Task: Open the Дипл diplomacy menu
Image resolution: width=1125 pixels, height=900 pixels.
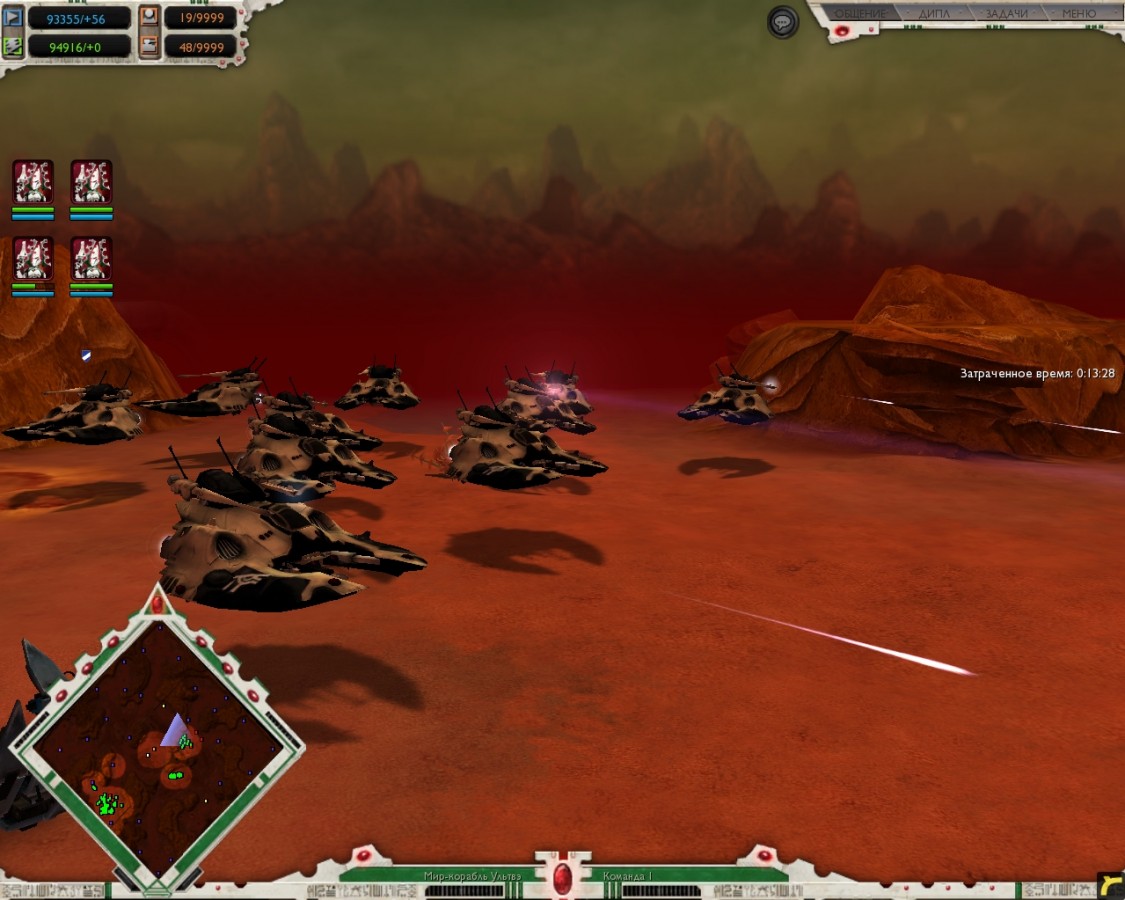Action: click(933, 14)
